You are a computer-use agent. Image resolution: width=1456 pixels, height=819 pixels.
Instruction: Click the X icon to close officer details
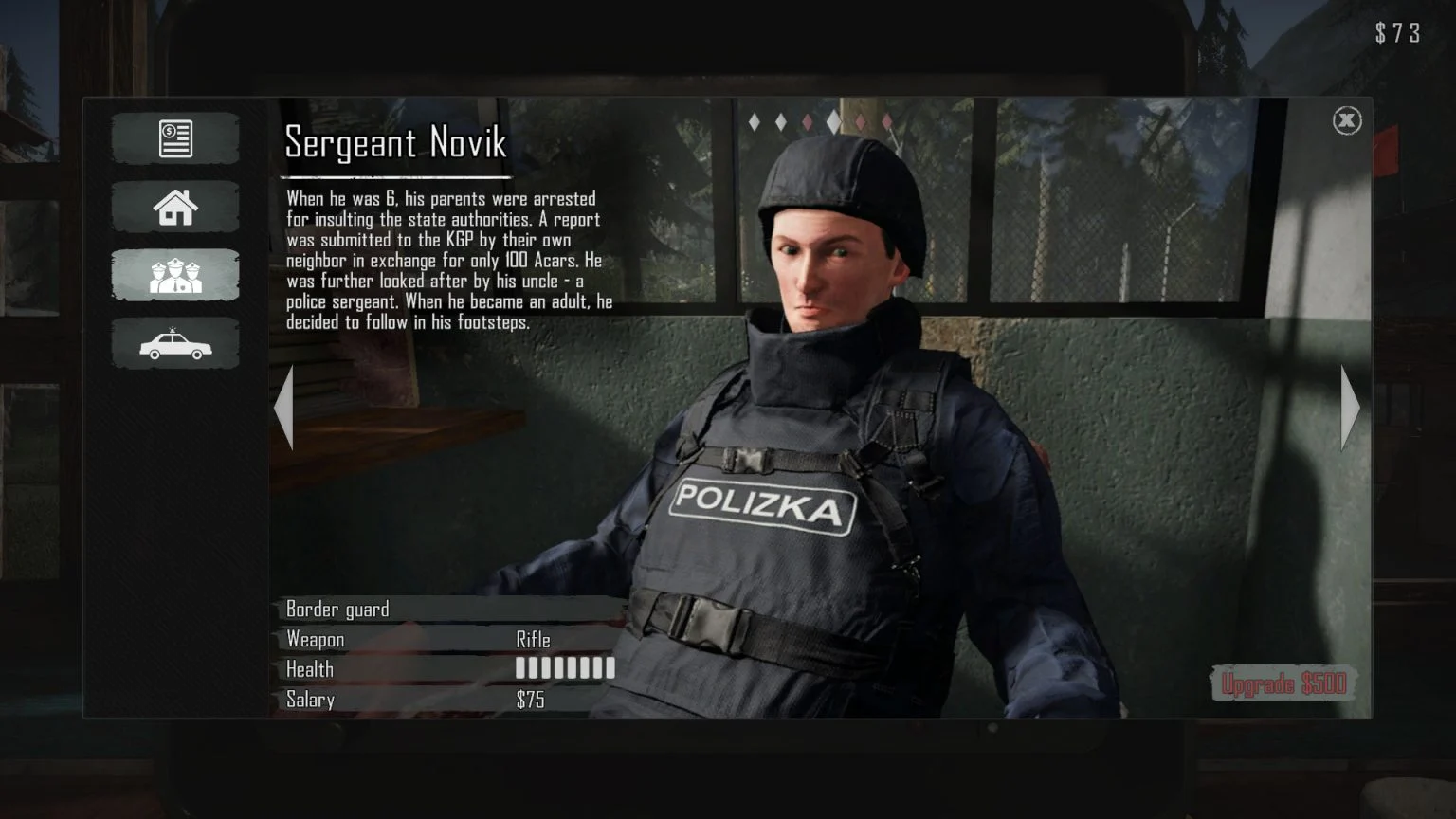pyautogui.click(x=1347, y=119)
